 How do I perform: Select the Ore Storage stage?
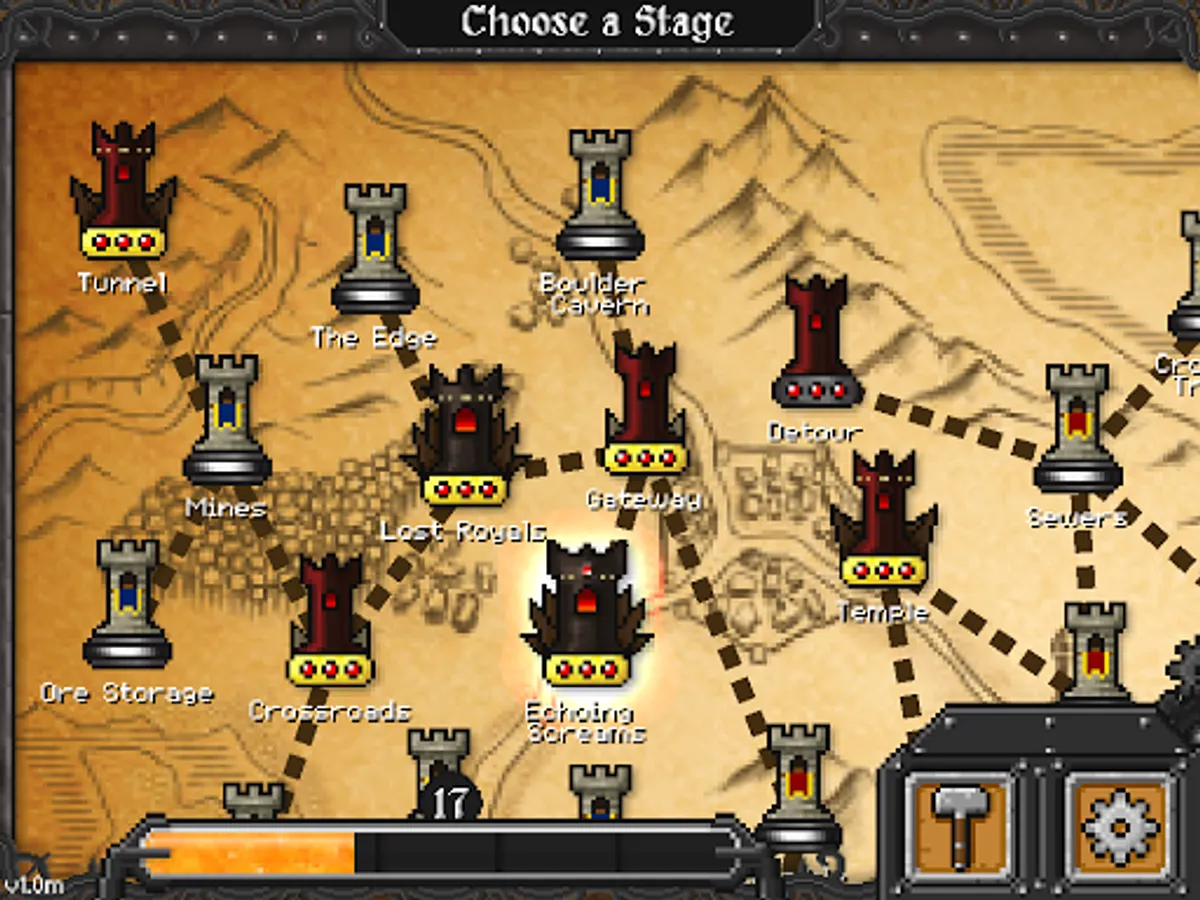point(127,605)
